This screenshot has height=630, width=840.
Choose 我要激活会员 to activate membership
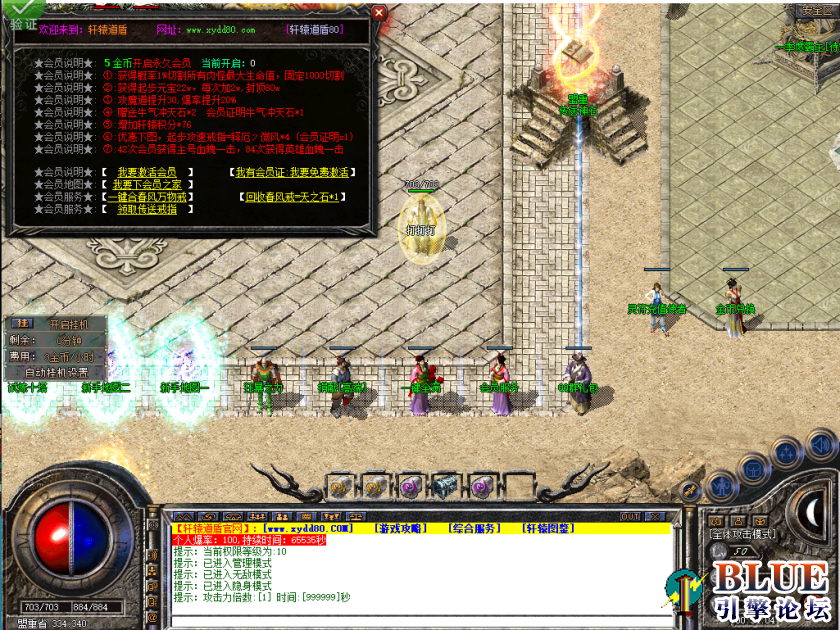pos(146,172)
